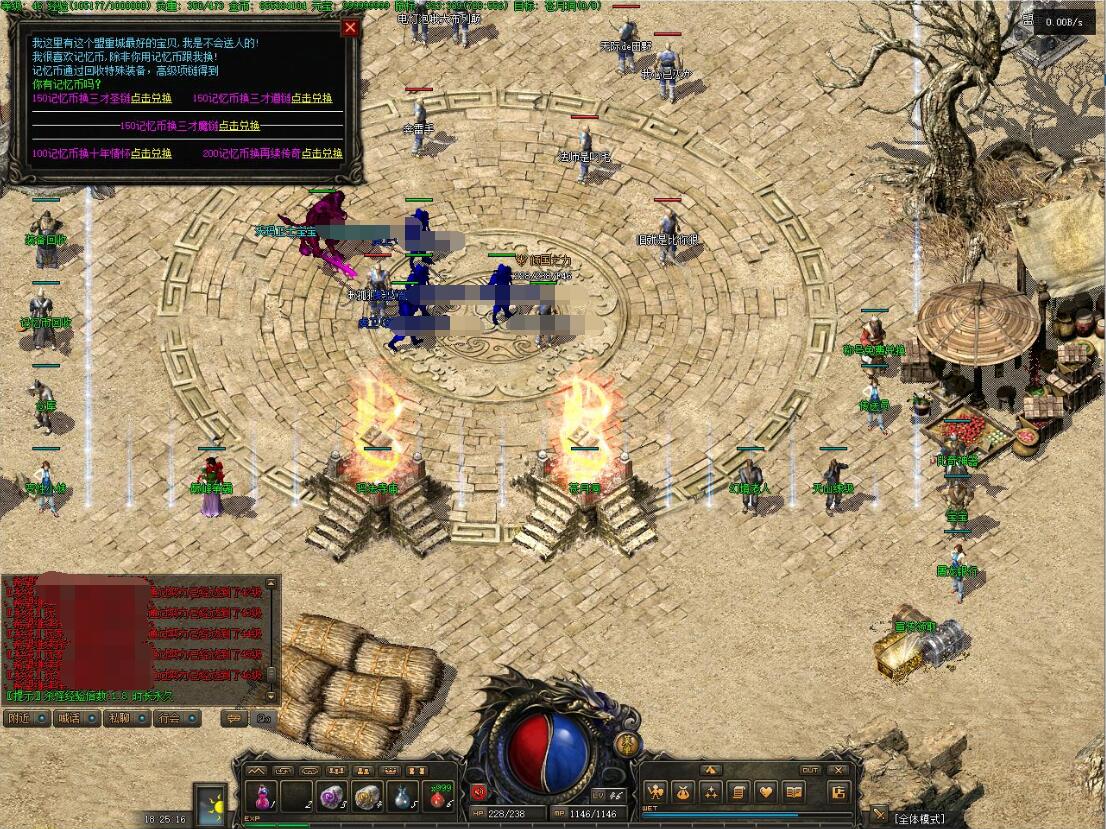Image resolution: width=1106 pixels, height=829 pixels.
Task: Switch chat to 附近 channel
Action: tap(24, 718)
